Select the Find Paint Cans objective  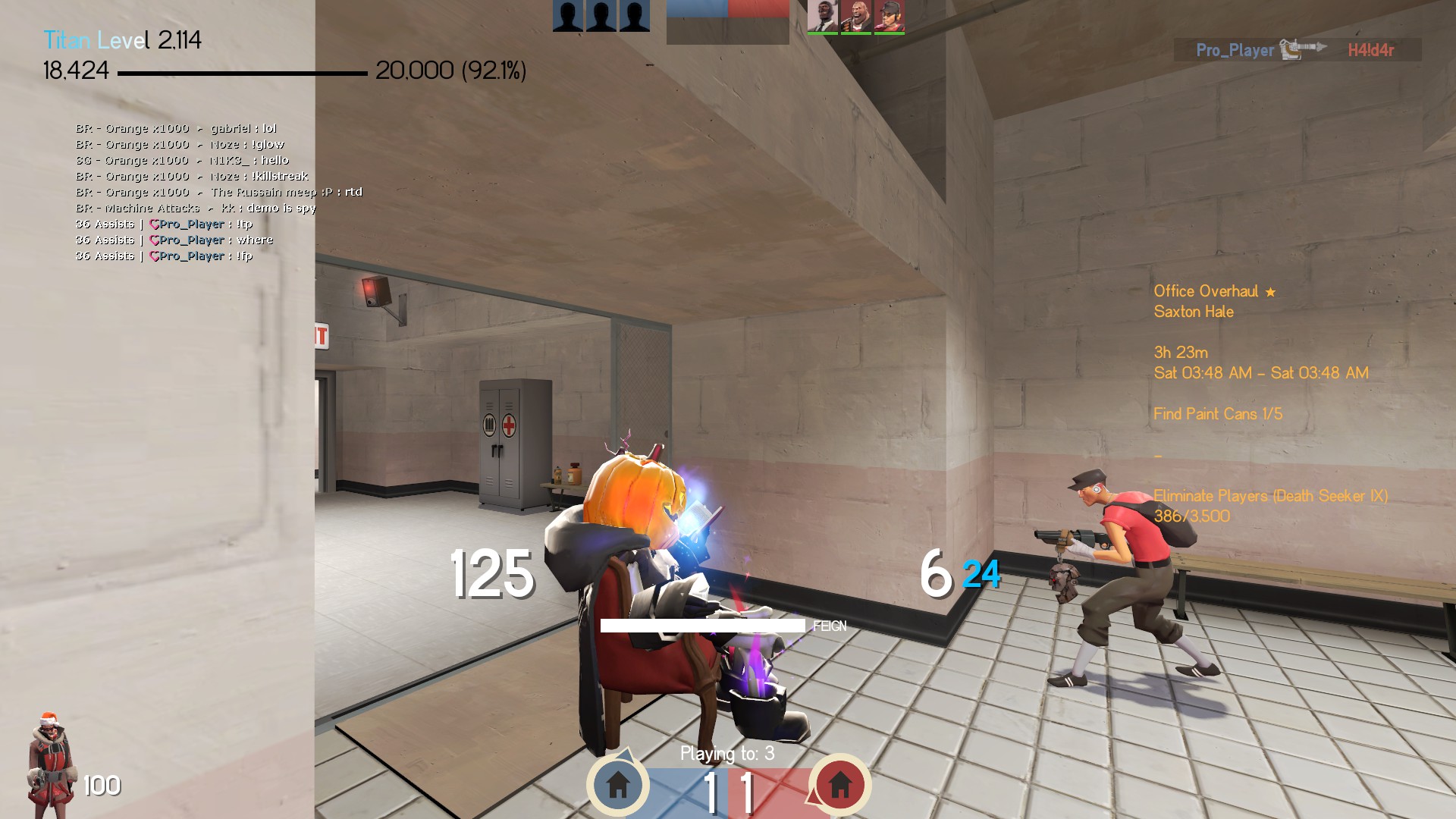1217,414
